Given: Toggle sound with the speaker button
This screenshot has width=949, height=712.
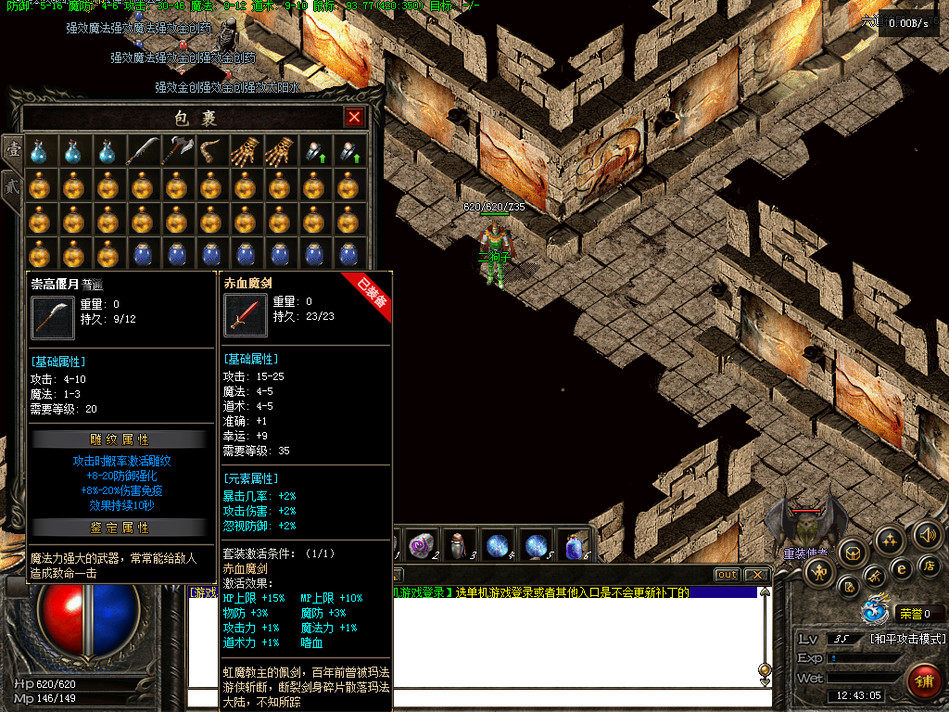Looking at the screenshot, I should [x=923, y=536].
